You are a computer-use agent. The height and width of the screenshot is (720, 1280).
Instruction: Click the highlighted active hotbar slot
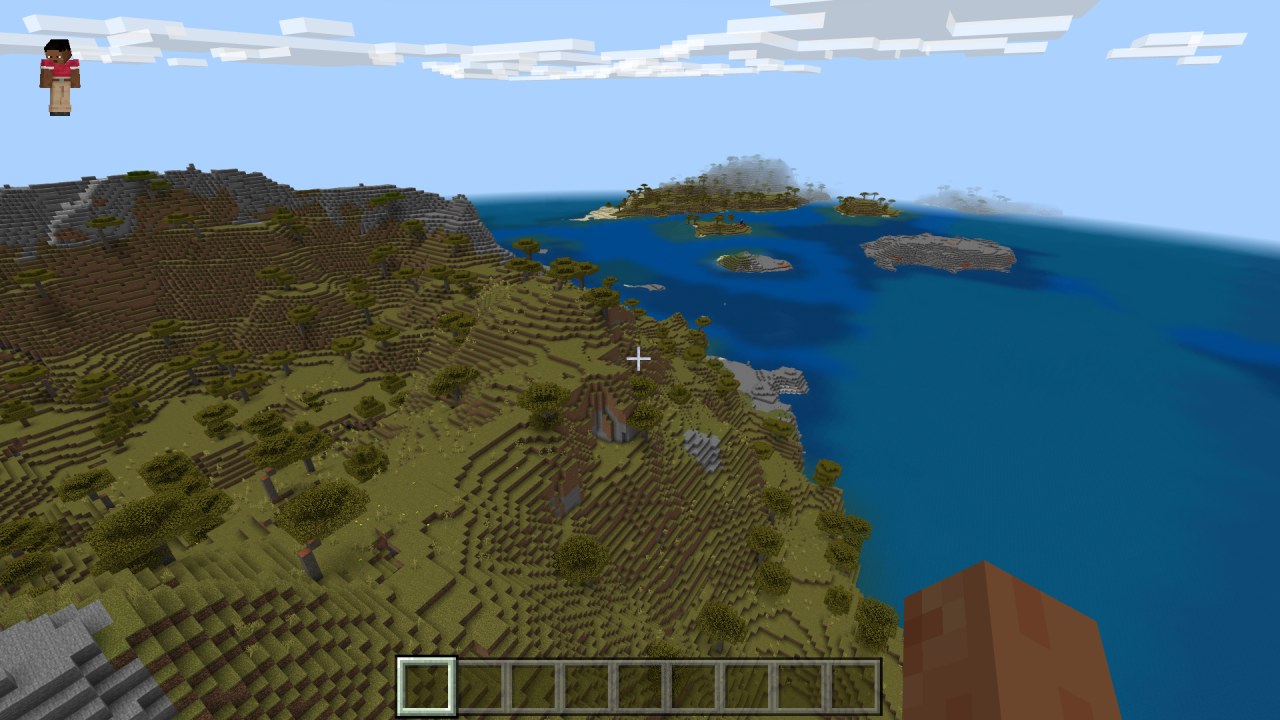click(x=425, y=685)
